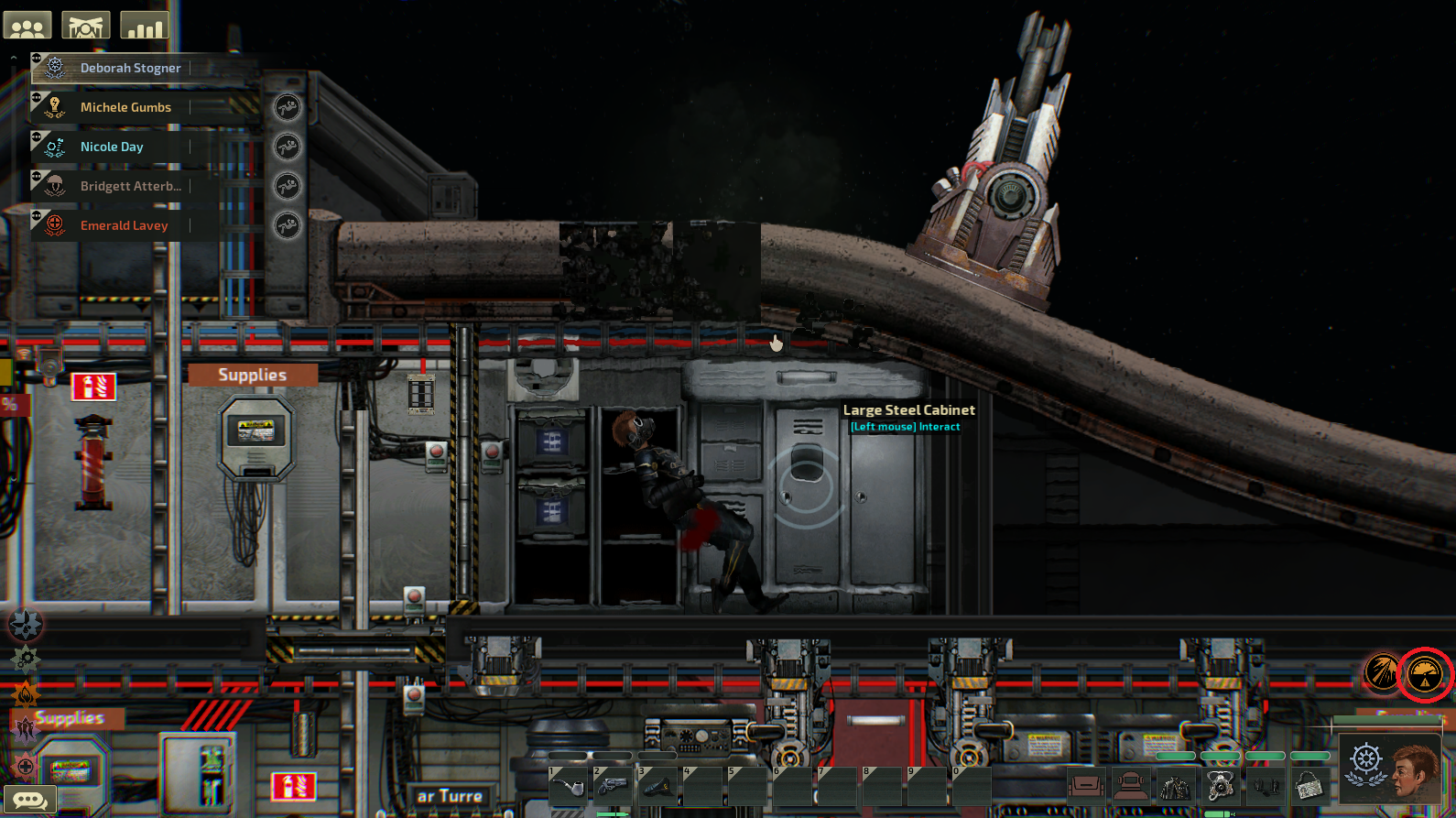Select the intruder report icon on left edge
The width and height of the screenshot is (1456, 818).
[x=26, y=728]
